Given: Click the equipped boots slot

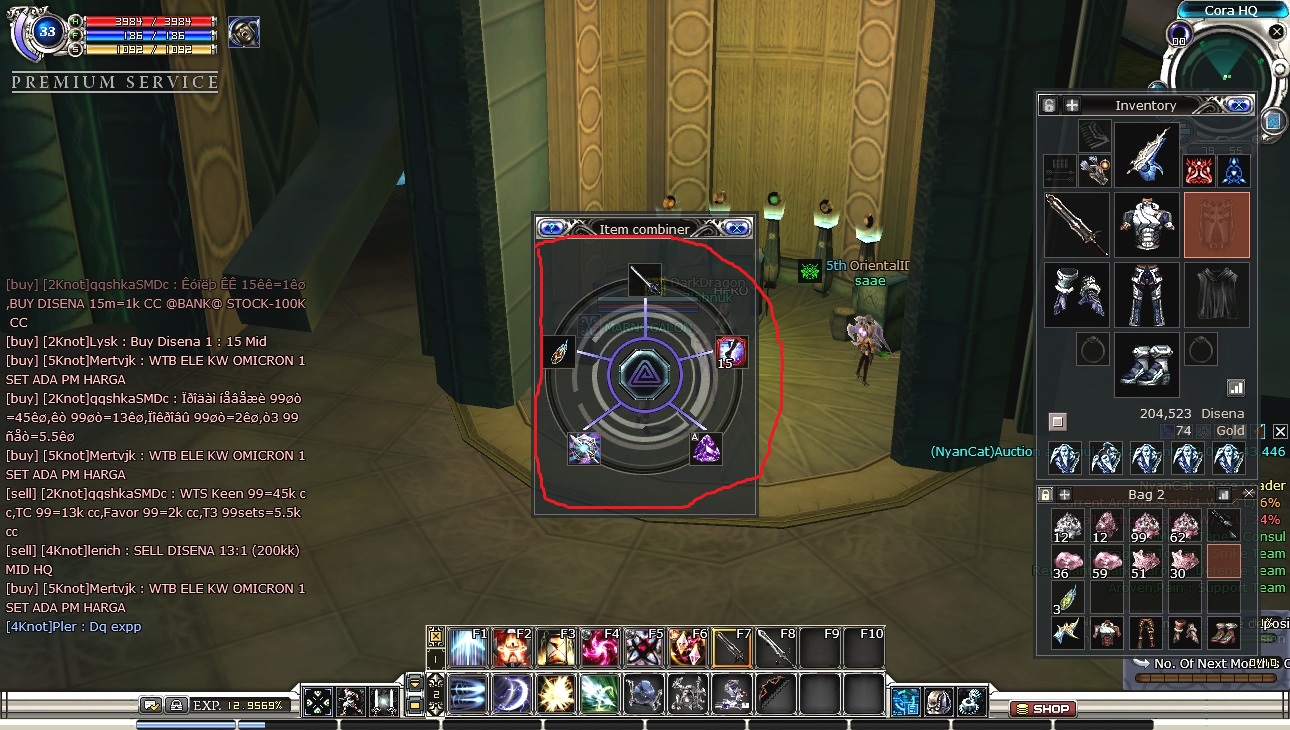Looking at the screenshot, I should [x=1146, y=364].
